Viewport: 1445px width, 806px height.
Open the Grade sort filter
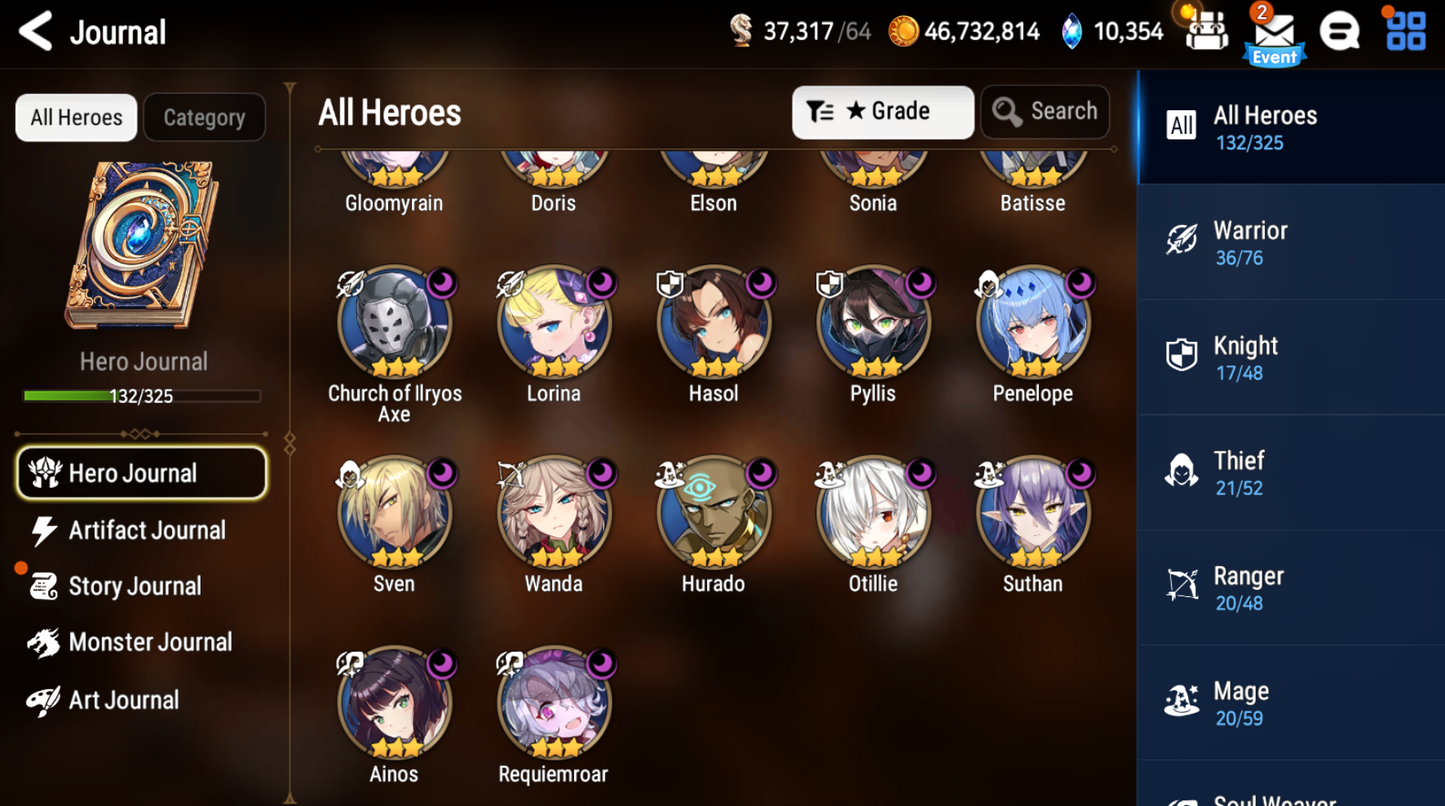882,112
